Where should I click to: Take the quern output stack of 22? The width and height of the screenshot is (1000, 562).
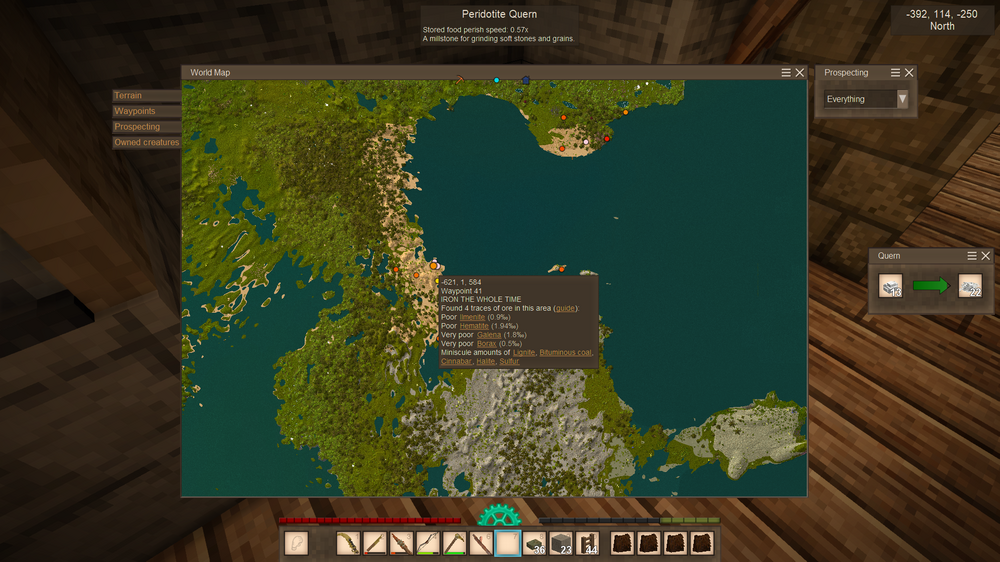969,286
